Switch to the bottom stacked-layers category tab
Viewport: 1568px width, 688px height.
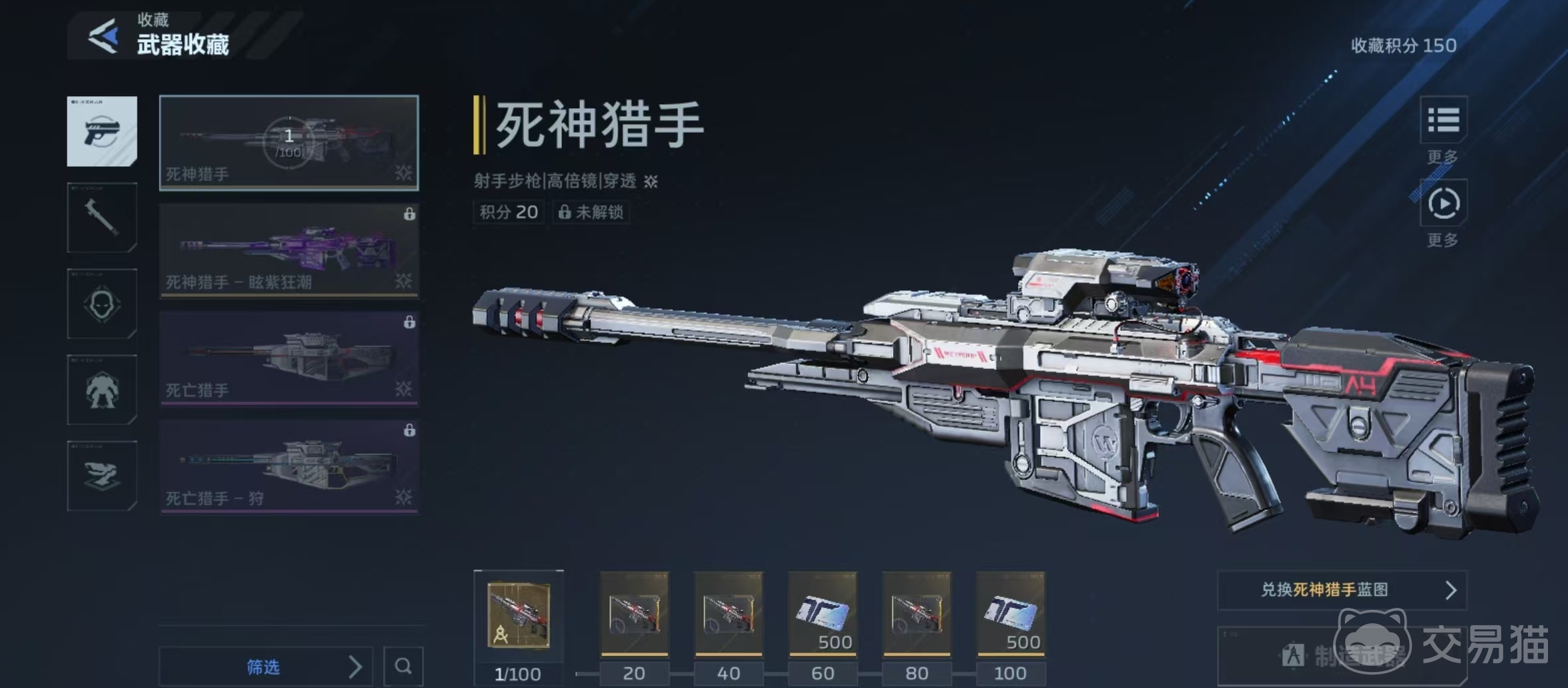click(102, 476)
